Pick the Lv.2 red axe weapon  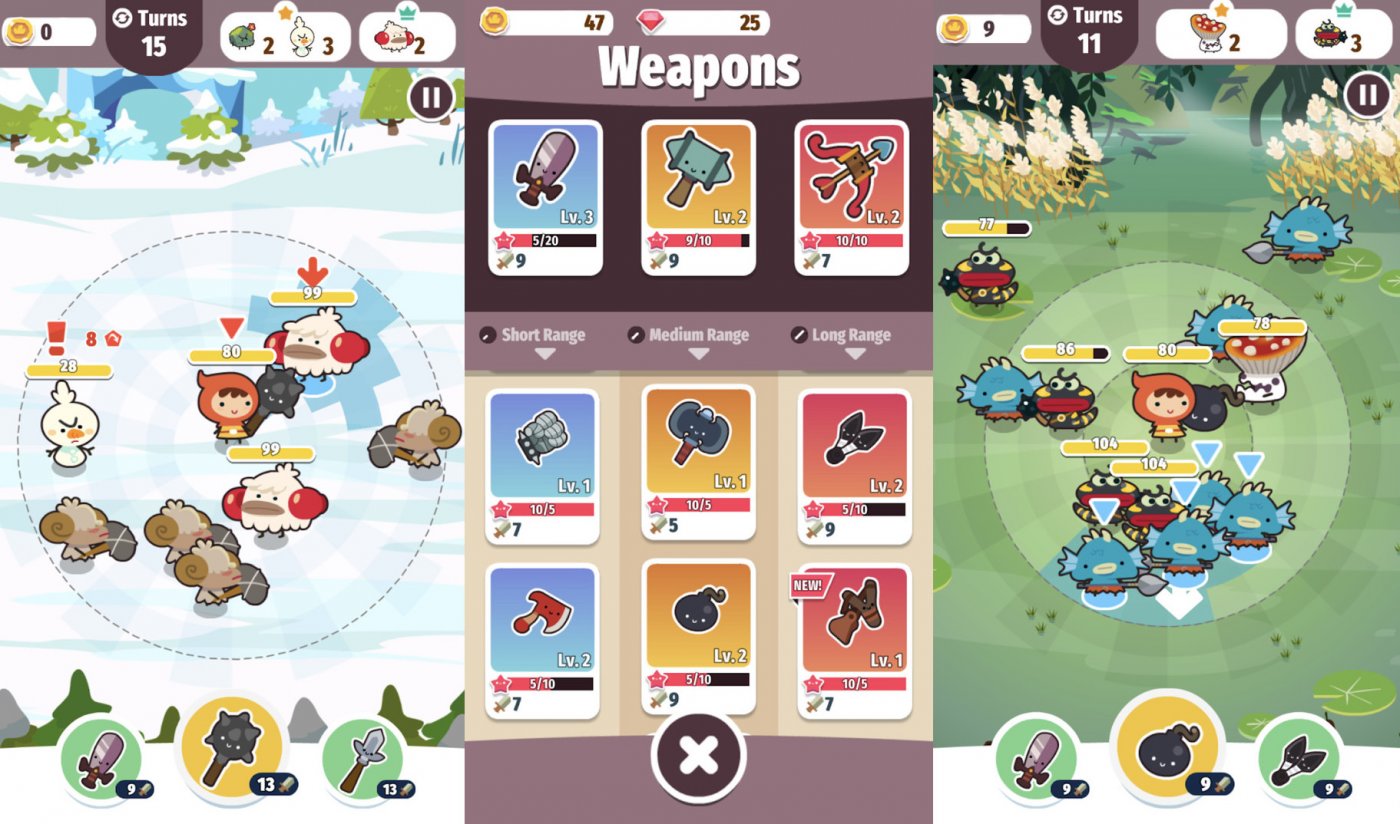(x=541, y=640)
